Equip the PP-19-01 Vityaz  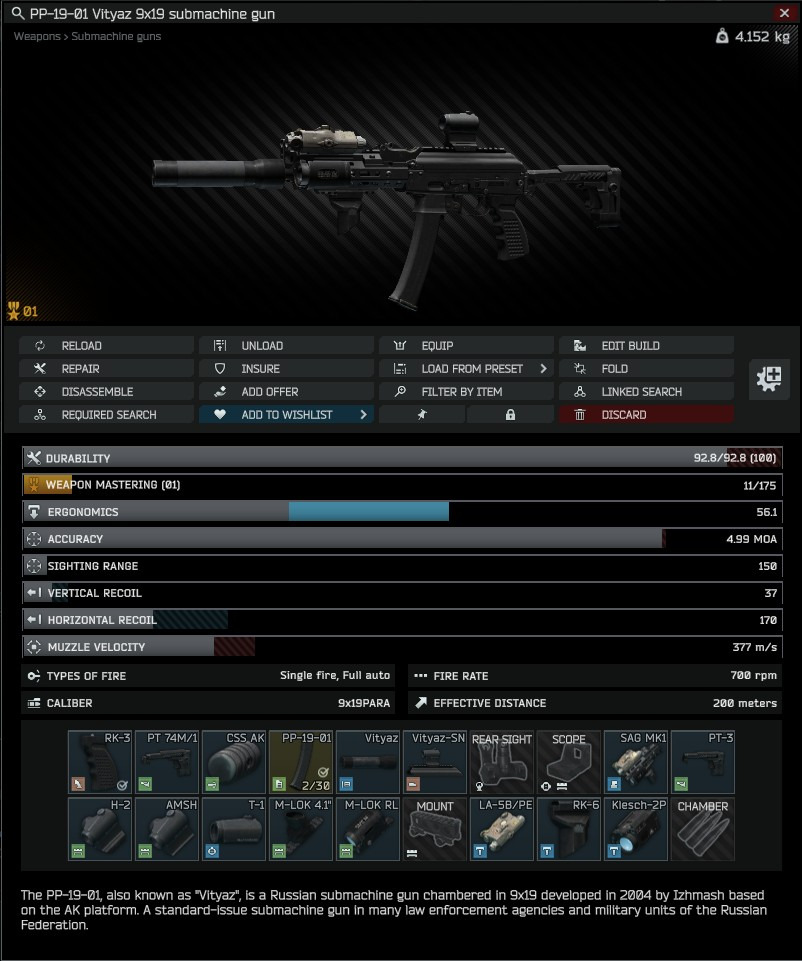pyautogui.click(x=466, y=345)
